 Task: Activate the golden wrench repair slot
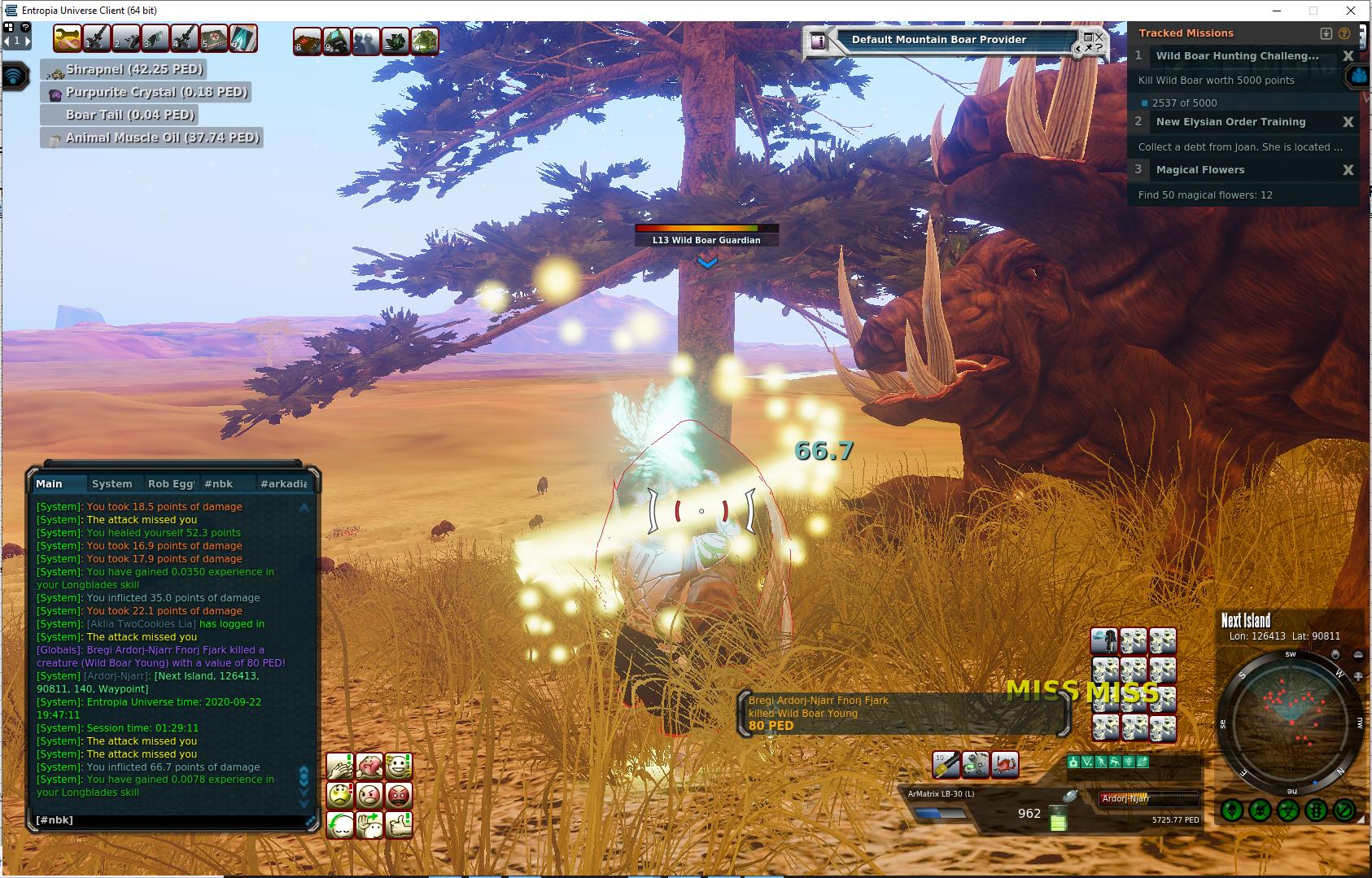pyautogui.click(x=68, y=38)
